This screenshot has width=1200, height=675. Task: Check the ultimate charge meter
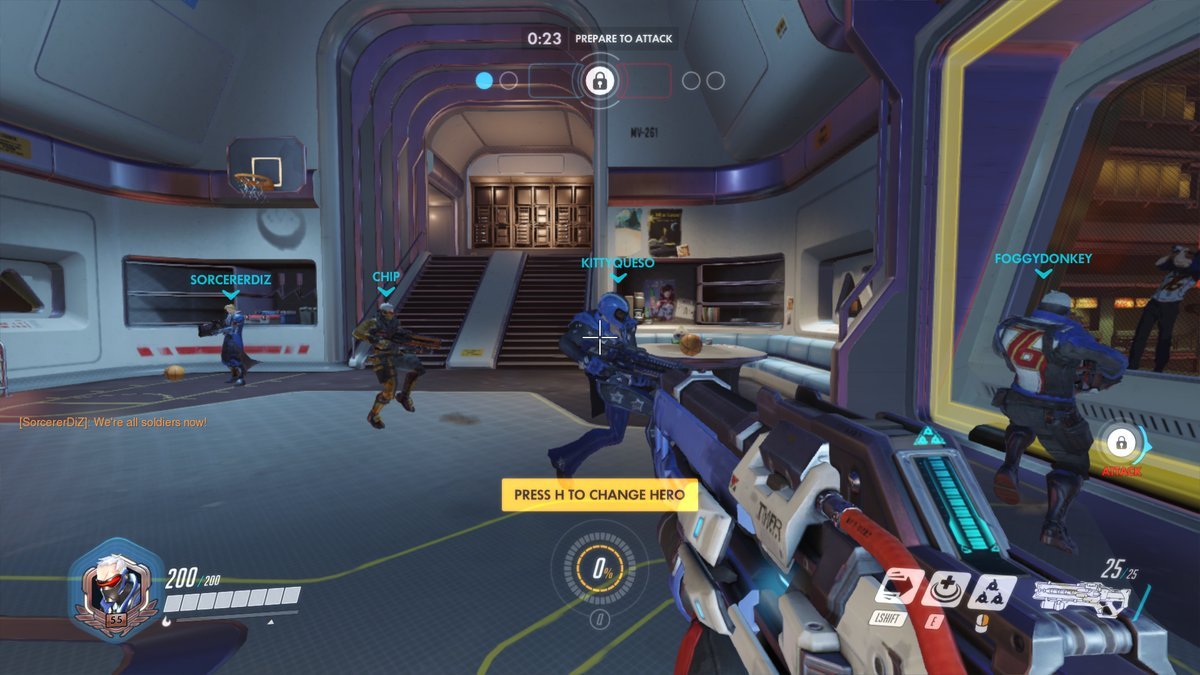(600, 573)
